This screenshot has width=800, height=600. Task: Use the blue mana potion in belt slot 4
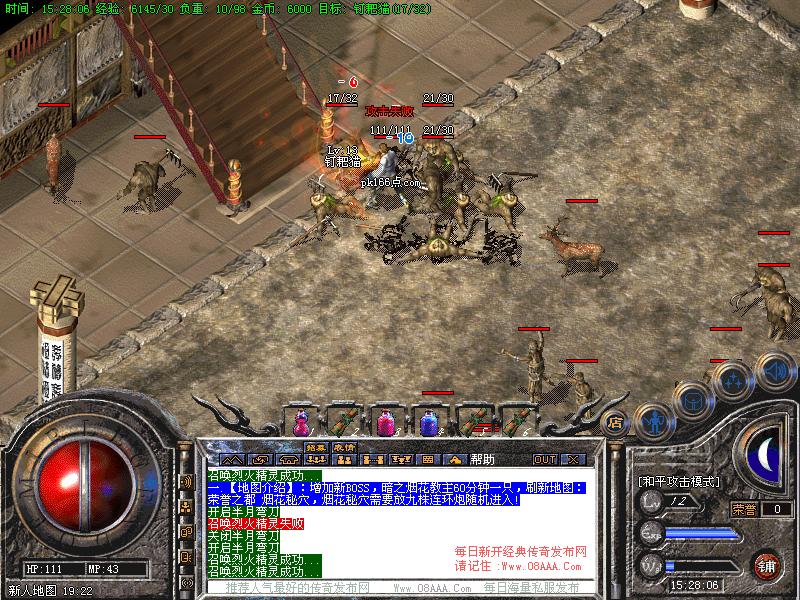coord(430,422)
